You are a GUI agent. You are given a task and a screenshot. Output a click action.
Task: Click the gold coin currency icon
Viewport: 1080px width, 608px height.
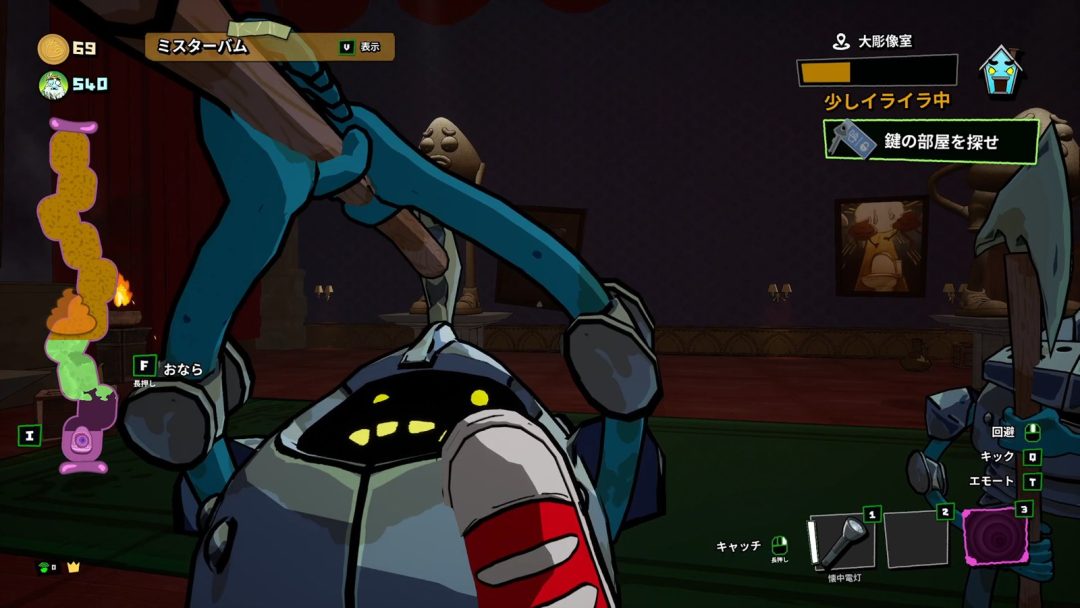[53, 48]
